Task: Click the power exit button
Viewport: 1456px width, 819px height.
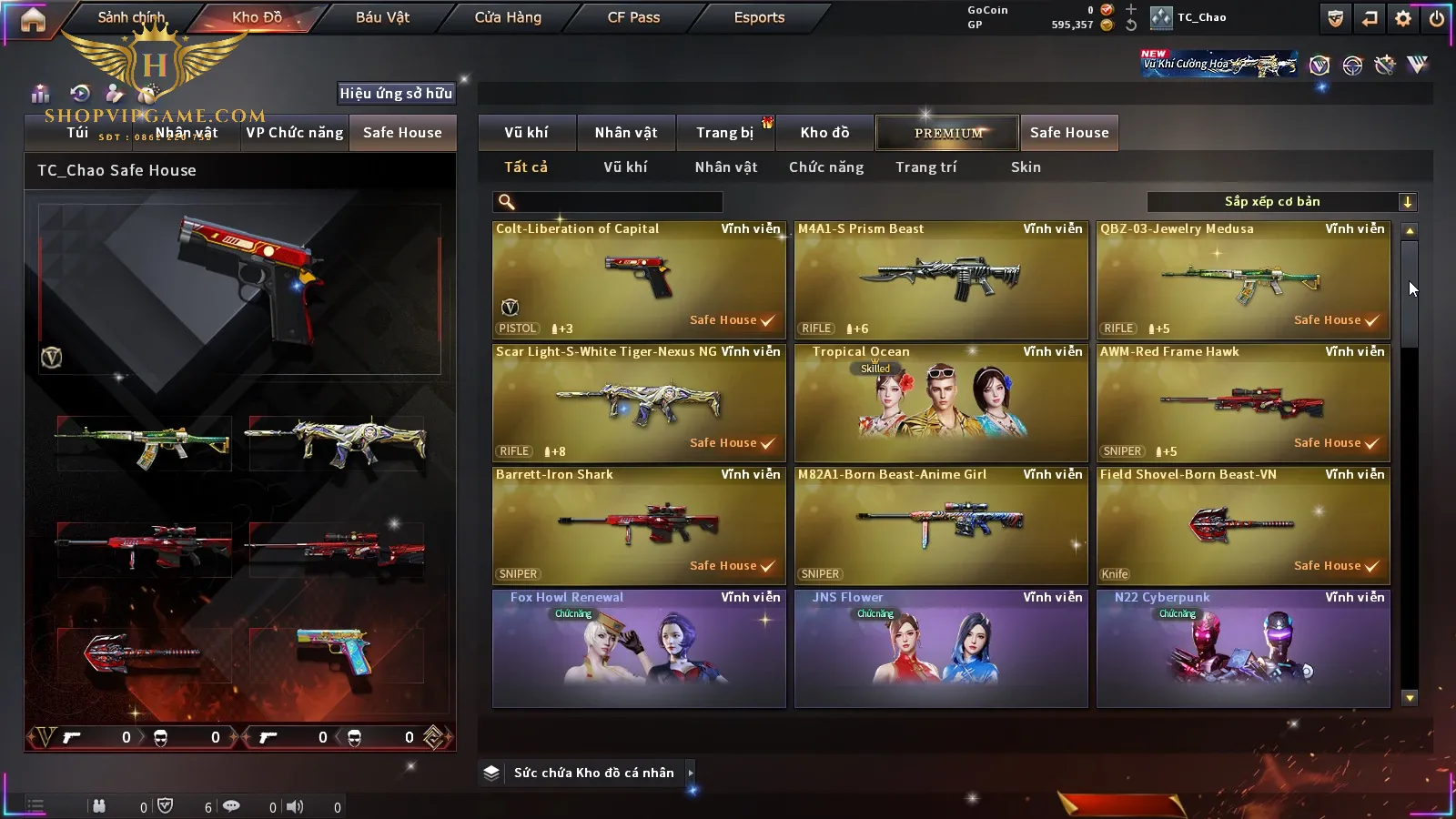Action: pyautogui.click(x=1436, y=18)
